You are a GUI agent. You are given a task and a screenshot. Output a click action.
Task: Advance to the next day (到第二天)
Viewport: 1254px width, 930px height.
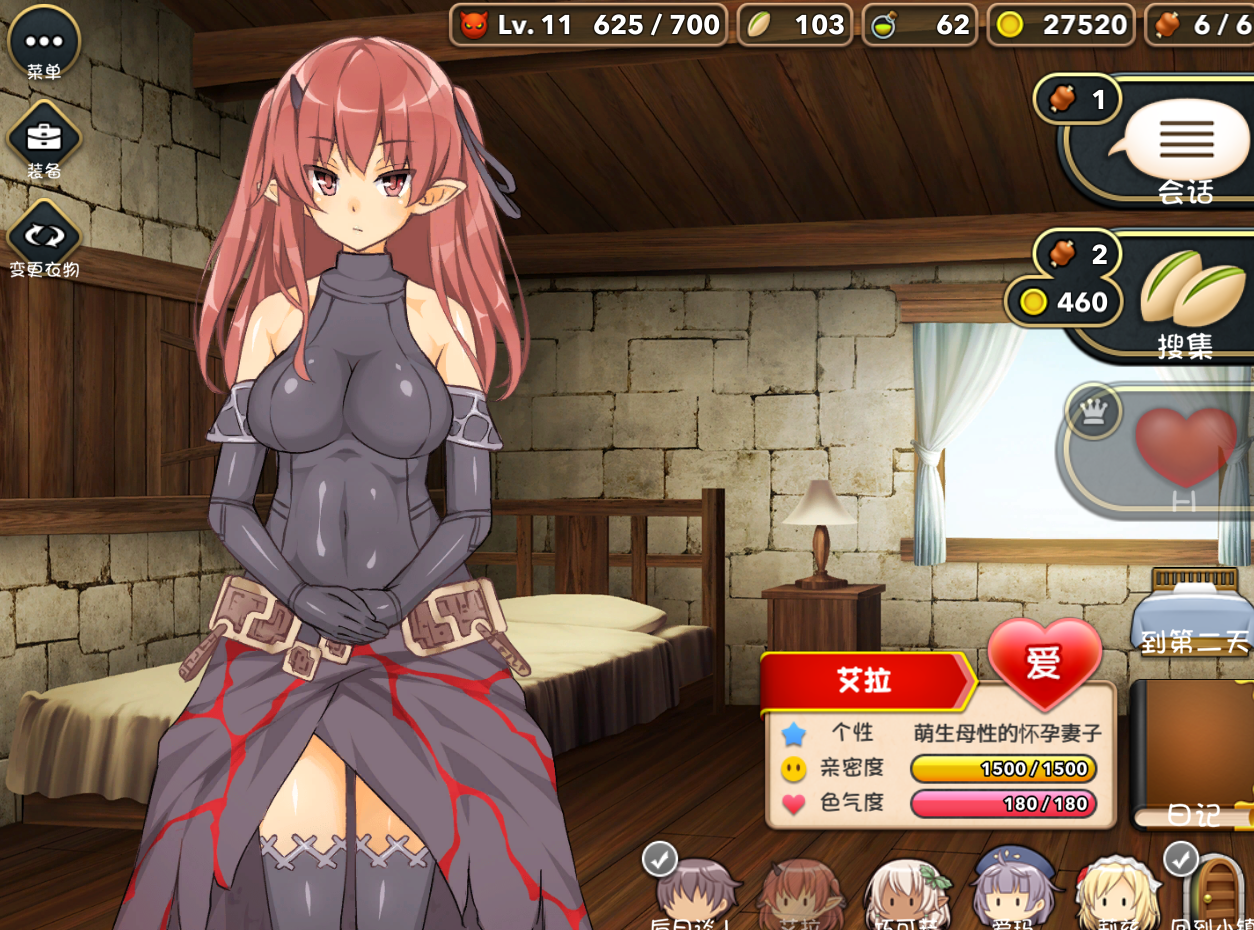[x=1193, y=610]
